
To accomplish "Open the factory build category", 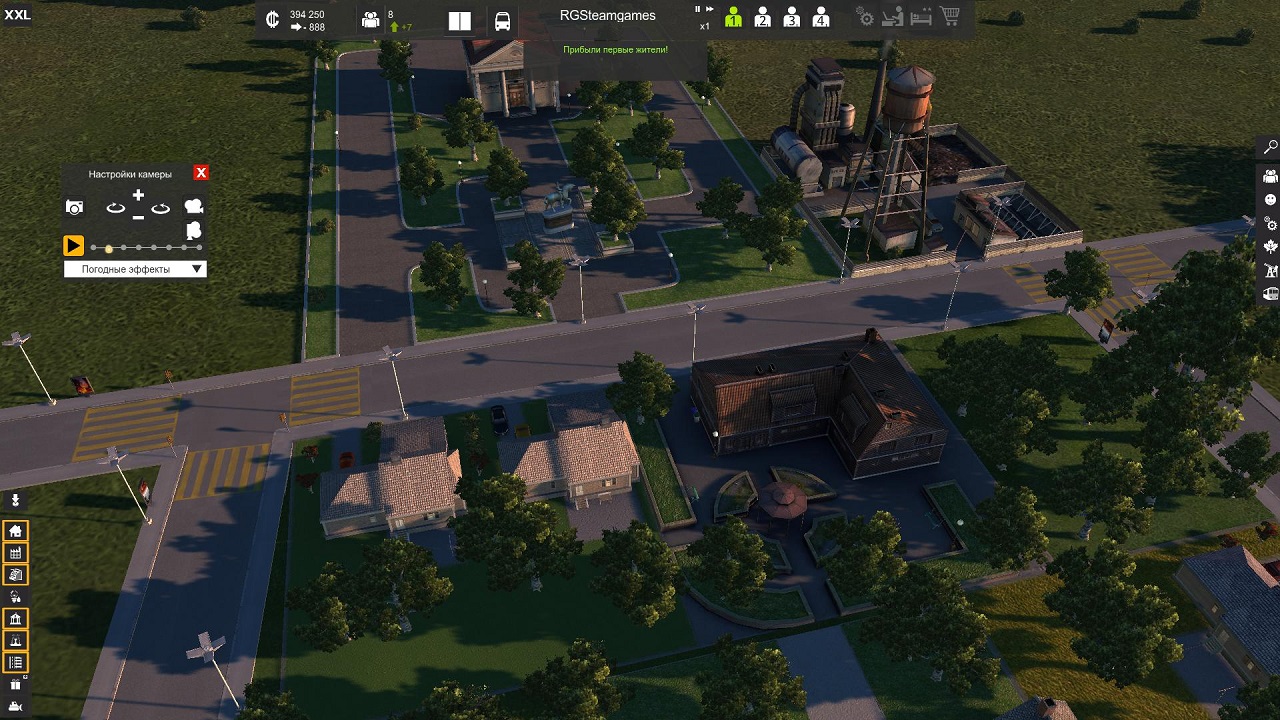I will click(15, 552).
